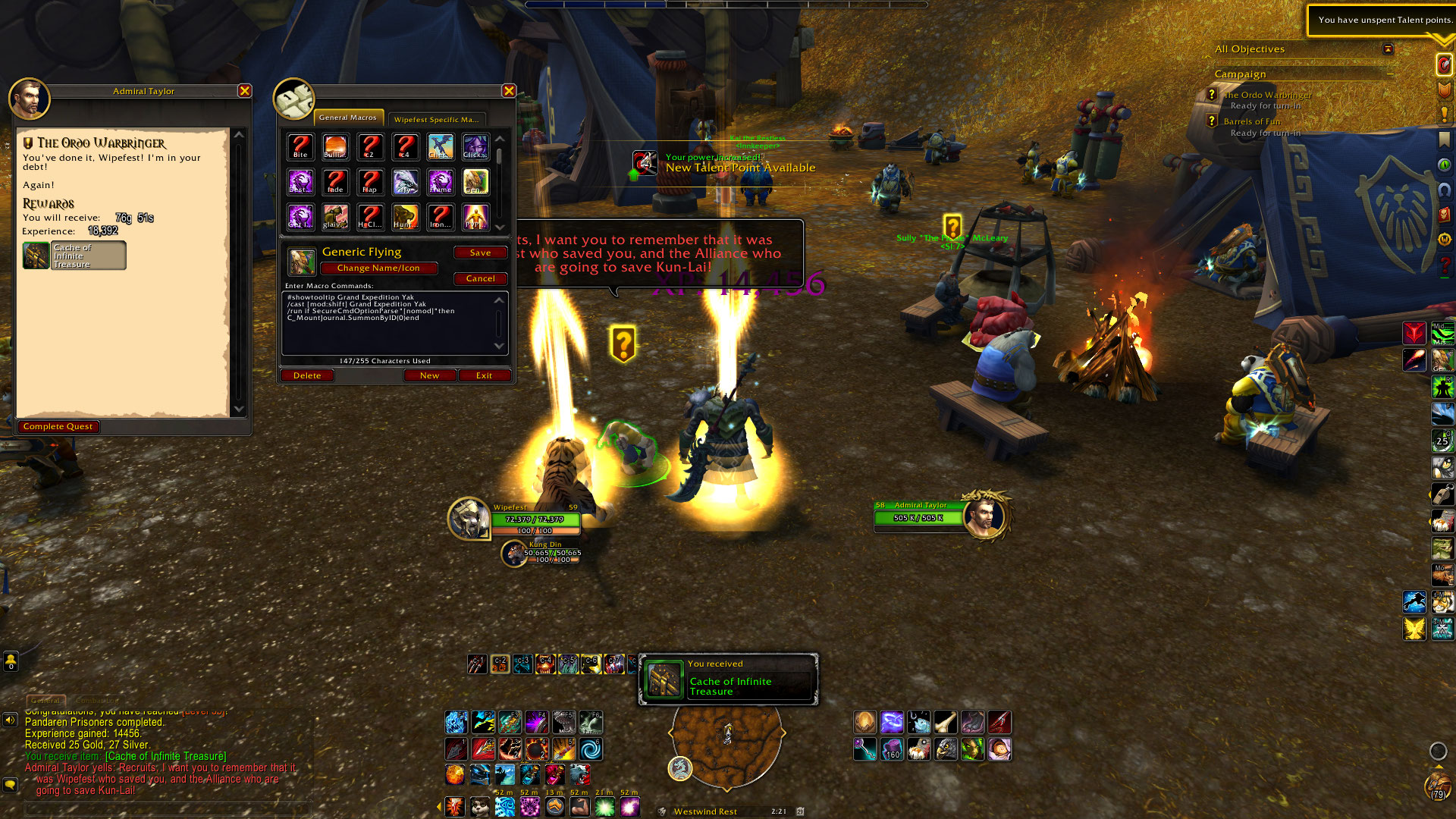Select the Barrels of Fun tracked objective
The height and width of the screenshot is (819, 1456).
[1252, 121]
